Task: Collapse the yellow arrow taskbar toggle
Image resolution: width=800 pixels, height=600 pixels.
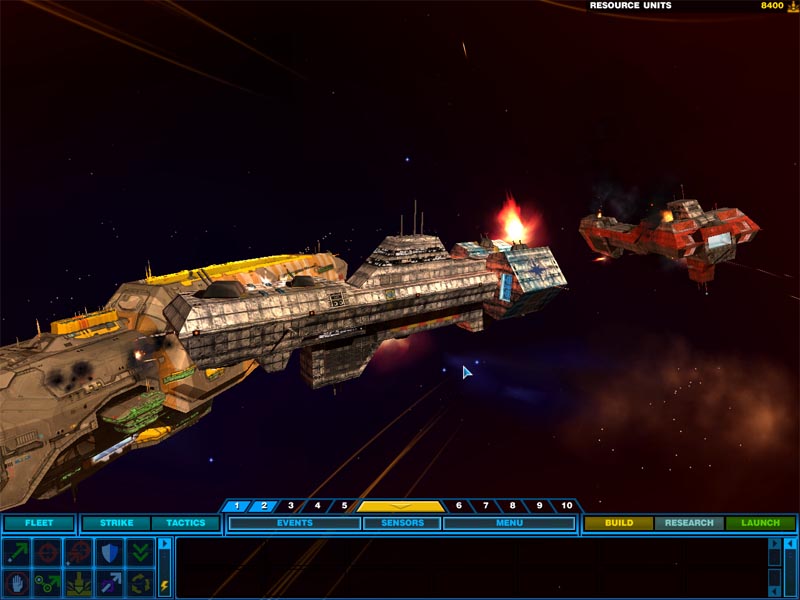Action: click(x=400, y=506)
